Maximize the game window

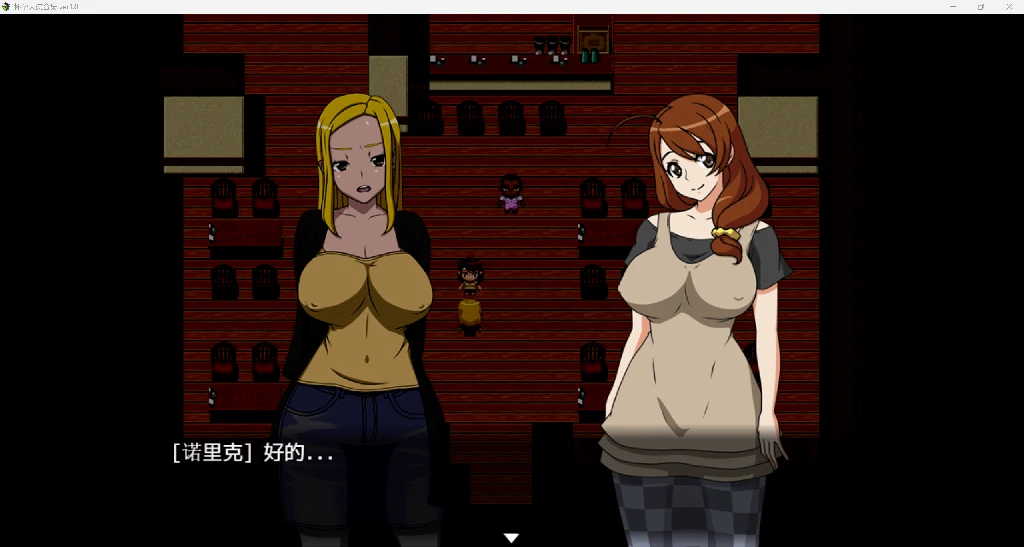tap(980, 6)
